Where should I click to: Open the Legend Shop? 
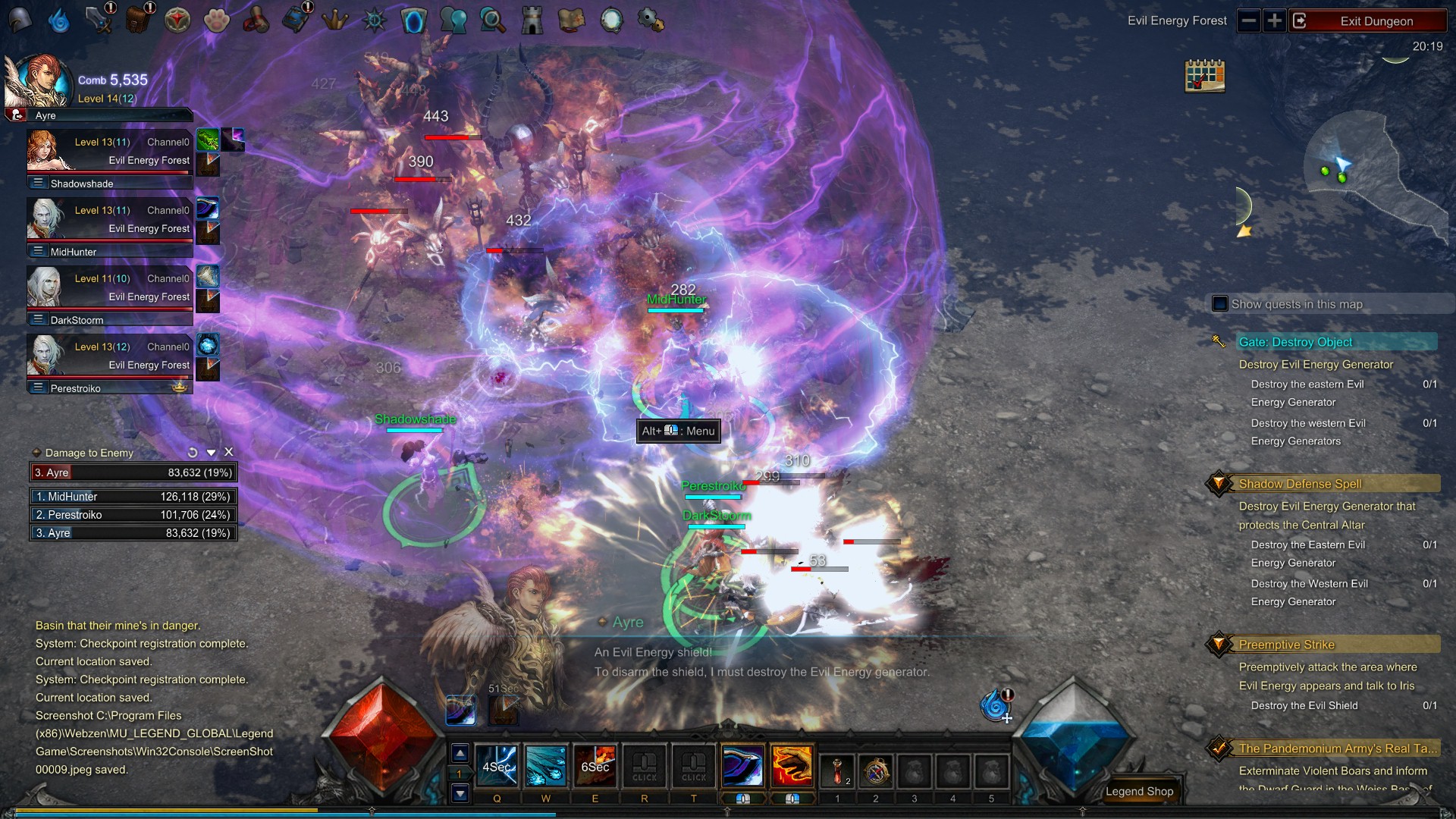(1139, 791)
